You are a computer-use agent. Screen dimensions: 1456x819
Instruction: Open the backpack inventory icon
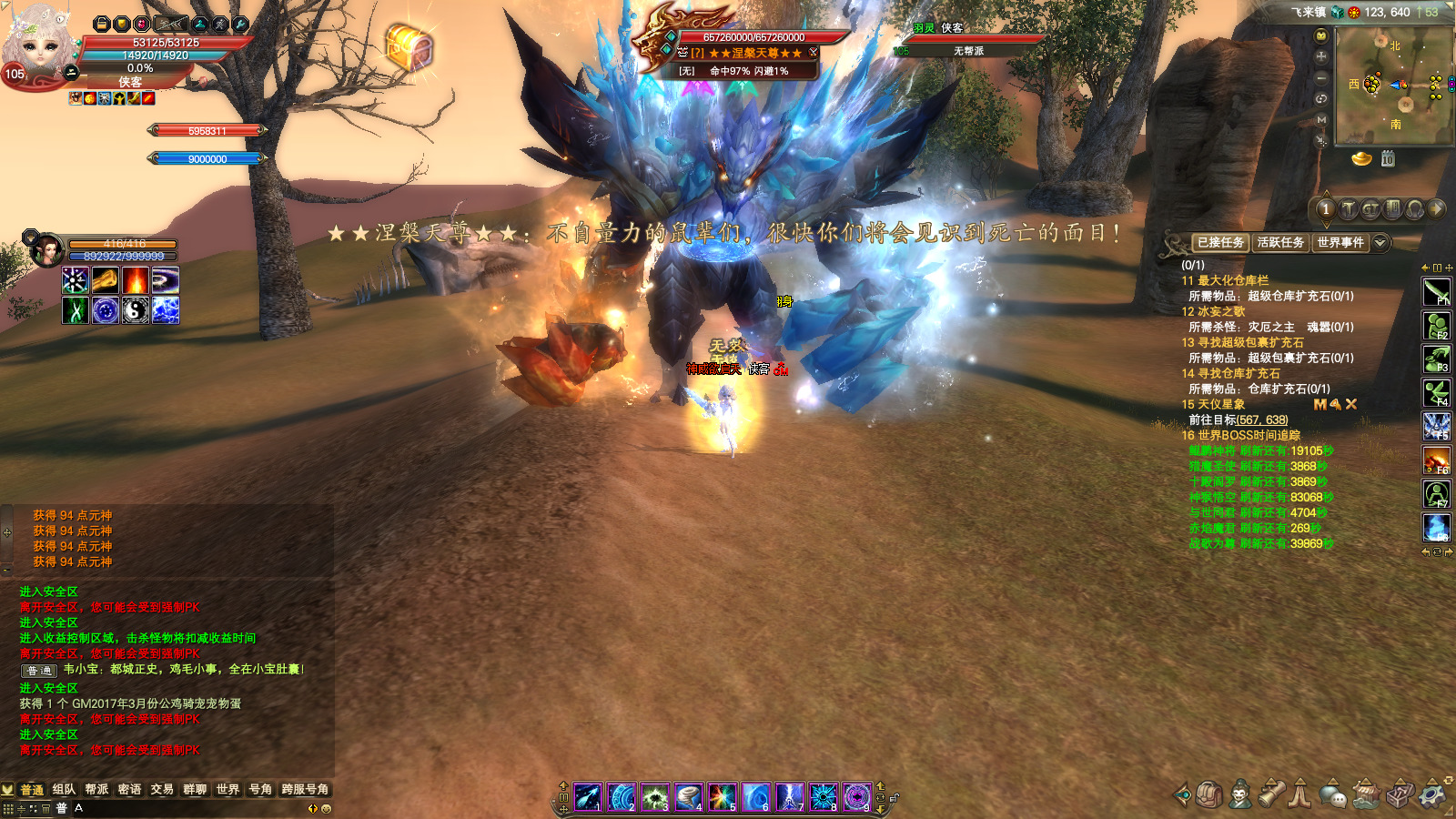point(1209,794)
